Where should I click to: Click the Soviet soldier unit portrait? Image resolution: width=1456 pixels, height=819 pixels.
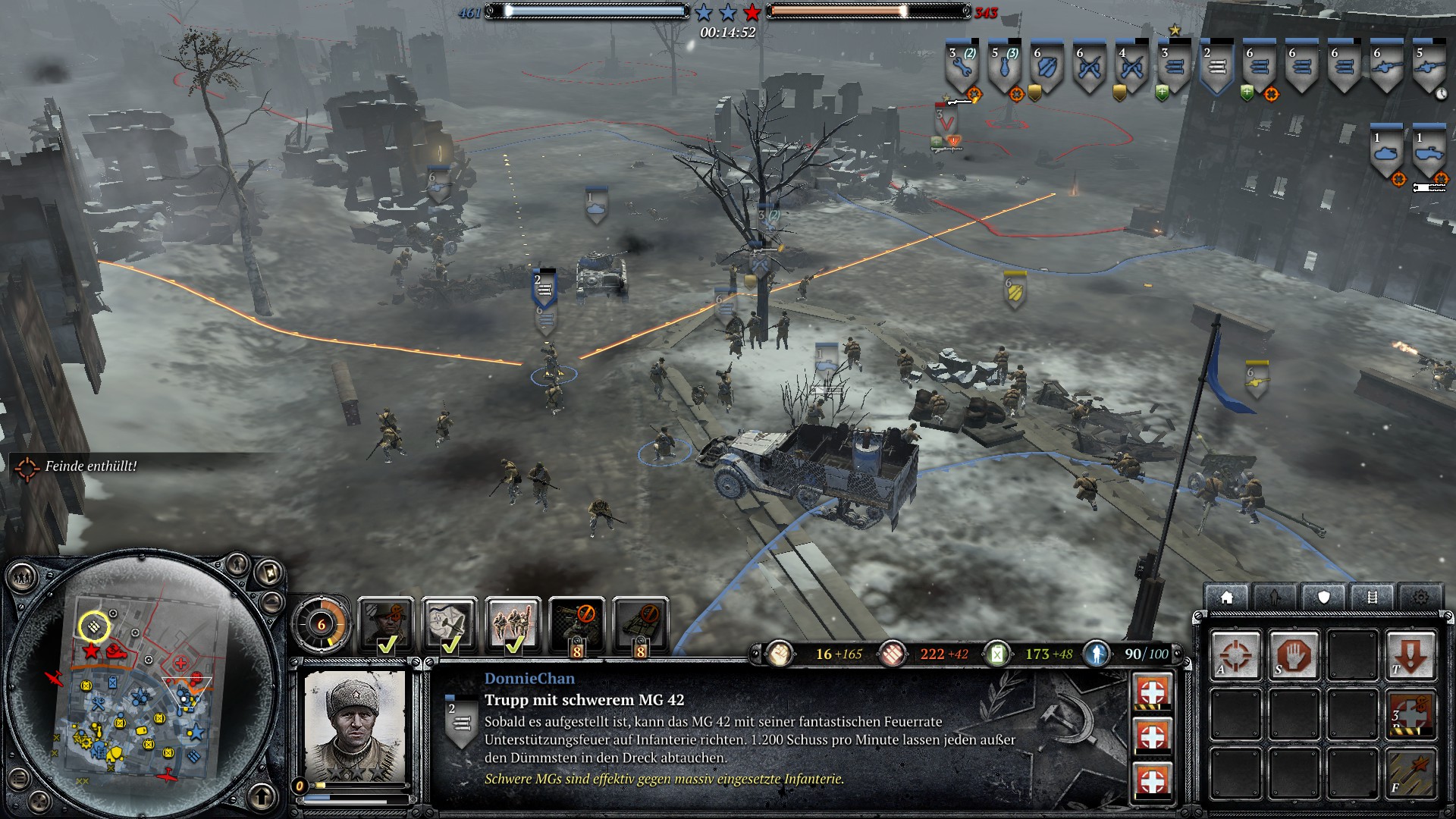(x=354, y=726)
